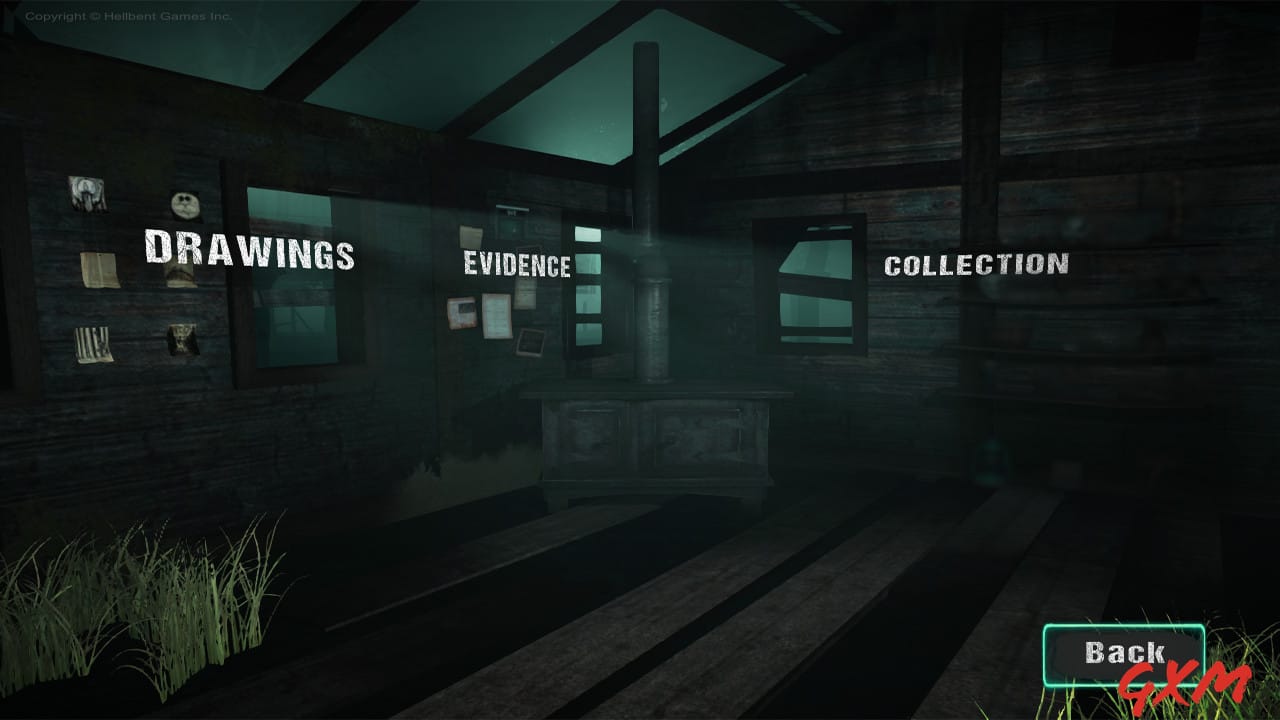Open the yellowed note pinned on the wall
The height and width of the screenshot is (720, 1280).
click(x=99, y=270)
